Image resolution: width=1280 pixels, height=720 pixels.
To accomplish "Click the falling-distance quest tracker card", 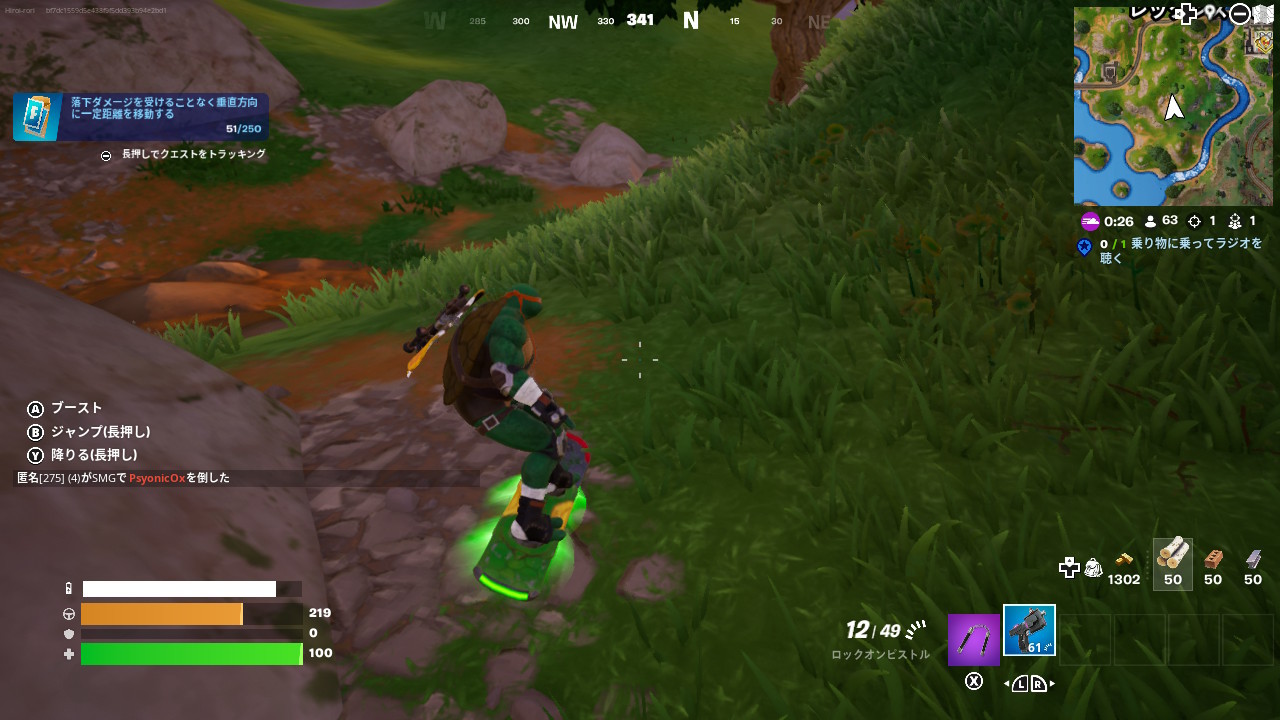I will click(141, 117).
